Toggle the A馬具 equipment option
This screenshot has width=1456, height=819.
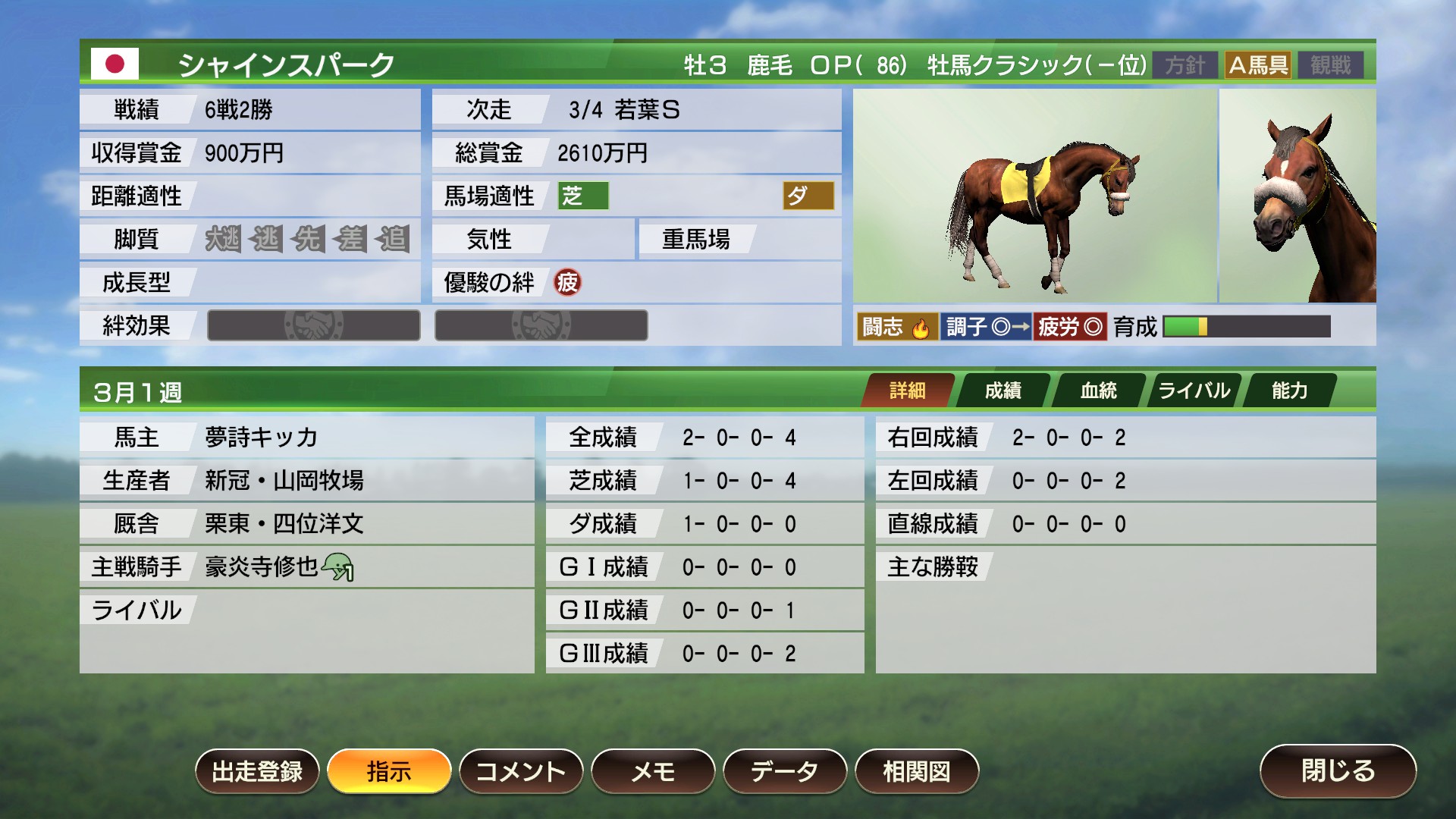(x=1258, y=65)
